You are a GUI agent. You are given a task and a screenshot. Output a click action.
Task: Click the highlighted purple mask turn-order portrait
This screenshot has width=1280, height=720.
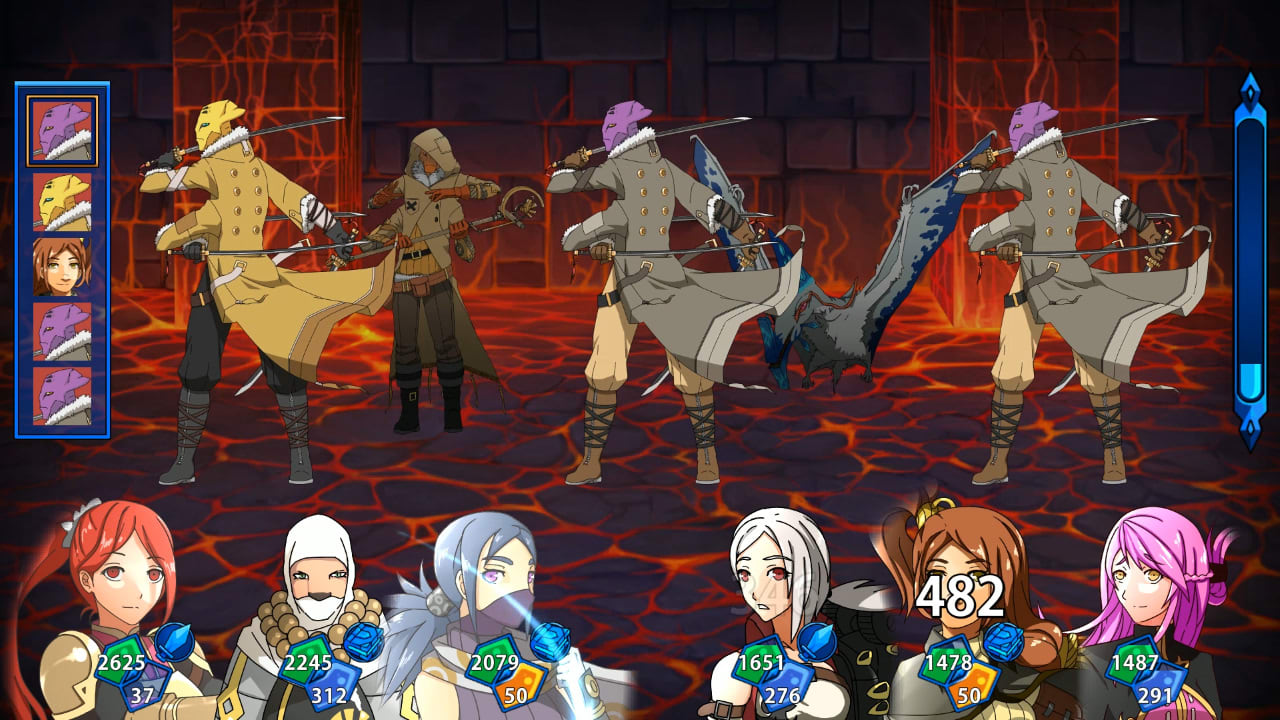[x=62, y=131]
